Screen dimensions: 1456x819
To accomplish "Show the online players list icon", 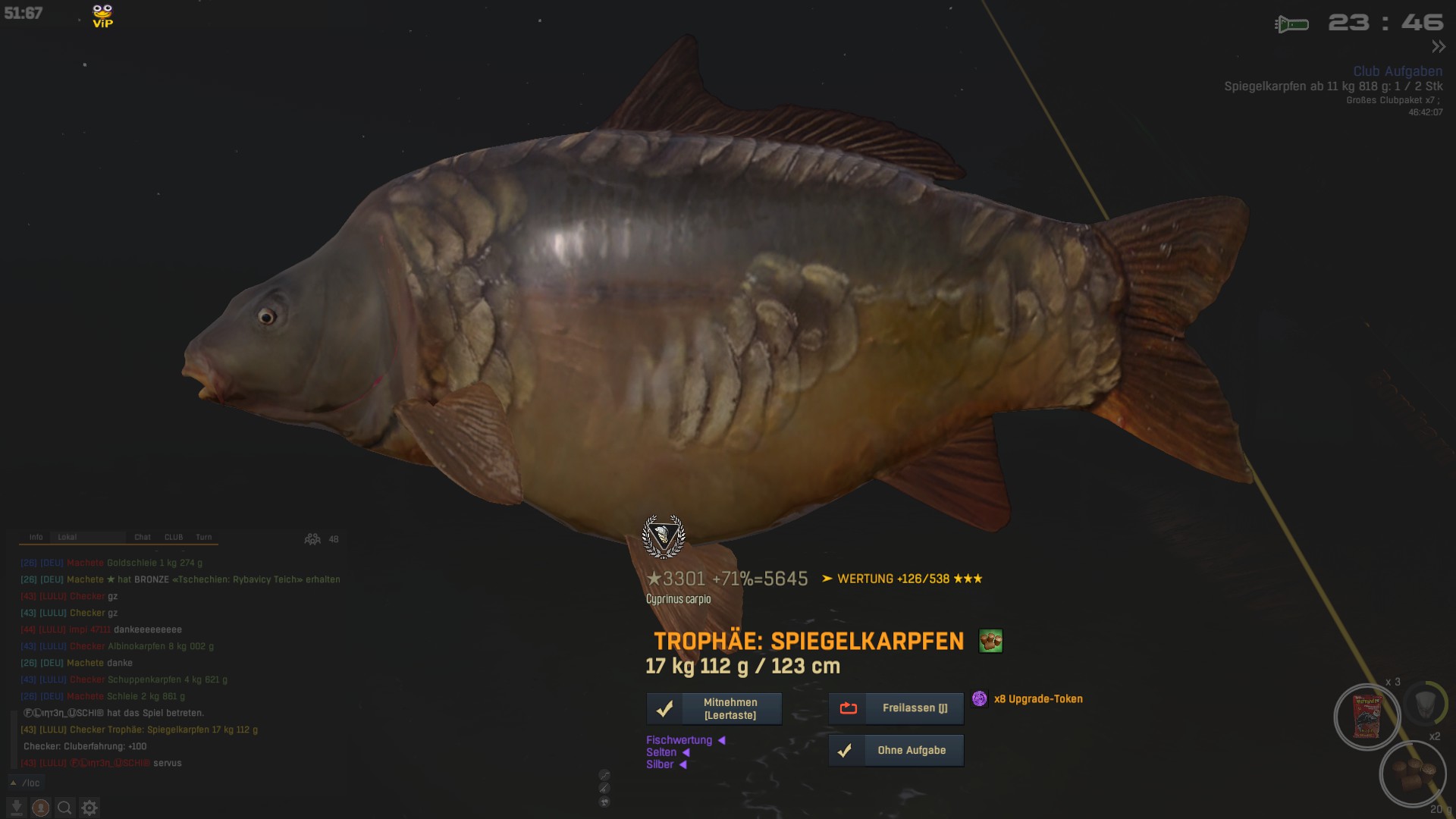I will coord(312,539).
